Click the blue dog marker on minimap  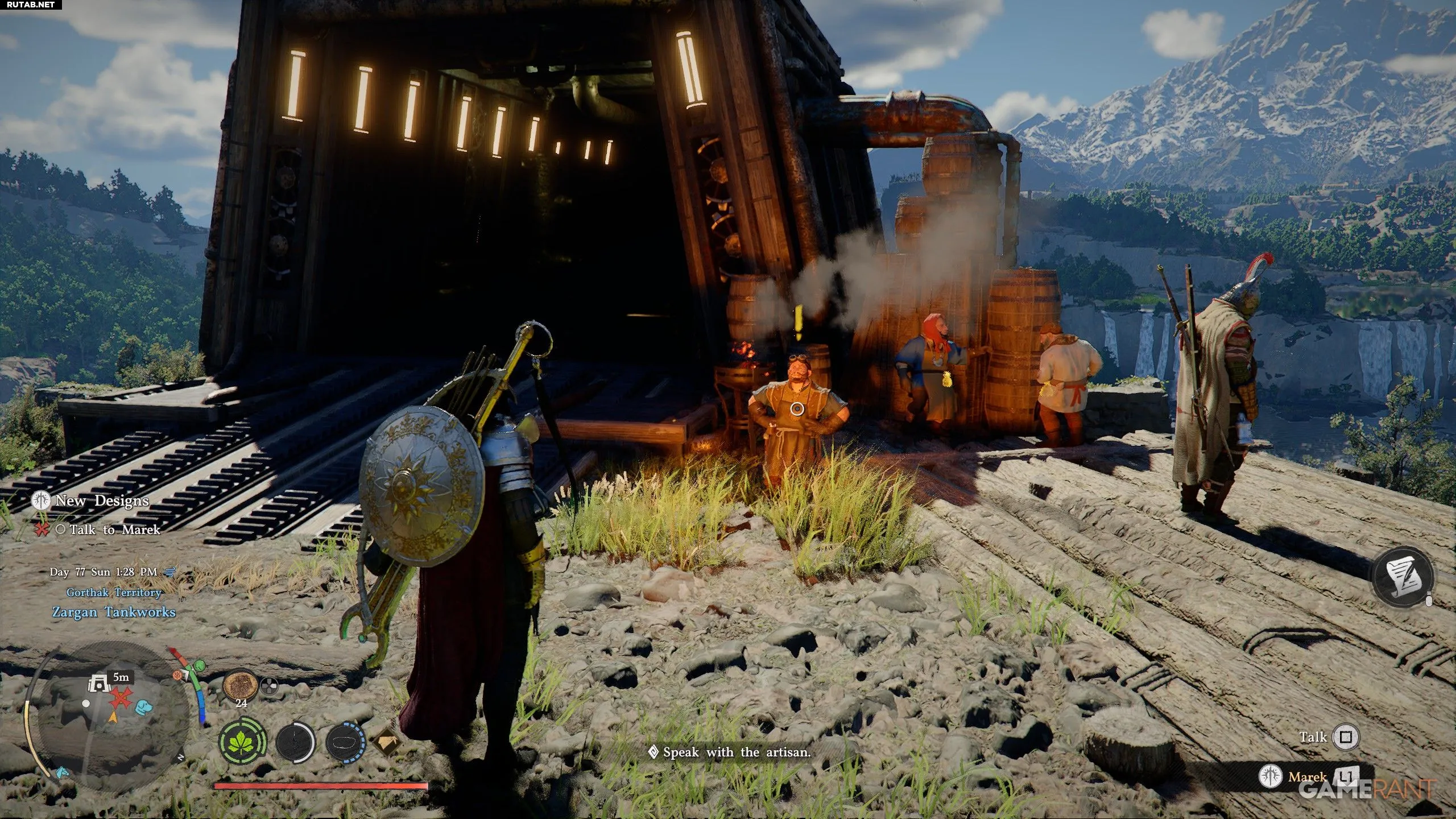144,707
